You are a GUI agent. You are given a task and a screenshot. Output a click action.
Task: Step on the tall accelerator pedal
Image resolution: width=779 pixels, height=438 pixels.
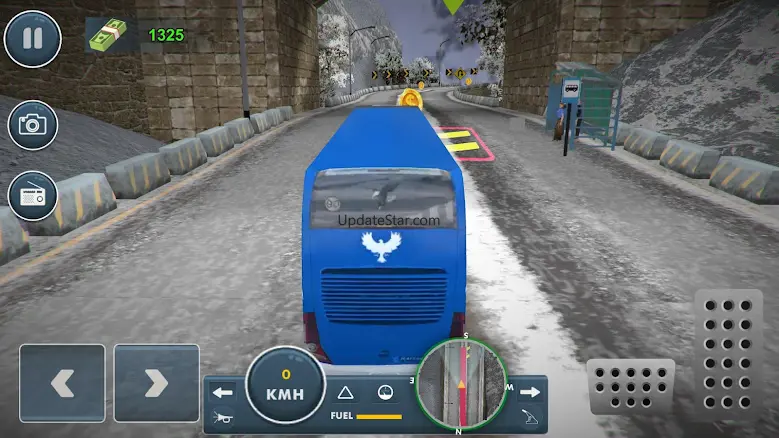727,355
